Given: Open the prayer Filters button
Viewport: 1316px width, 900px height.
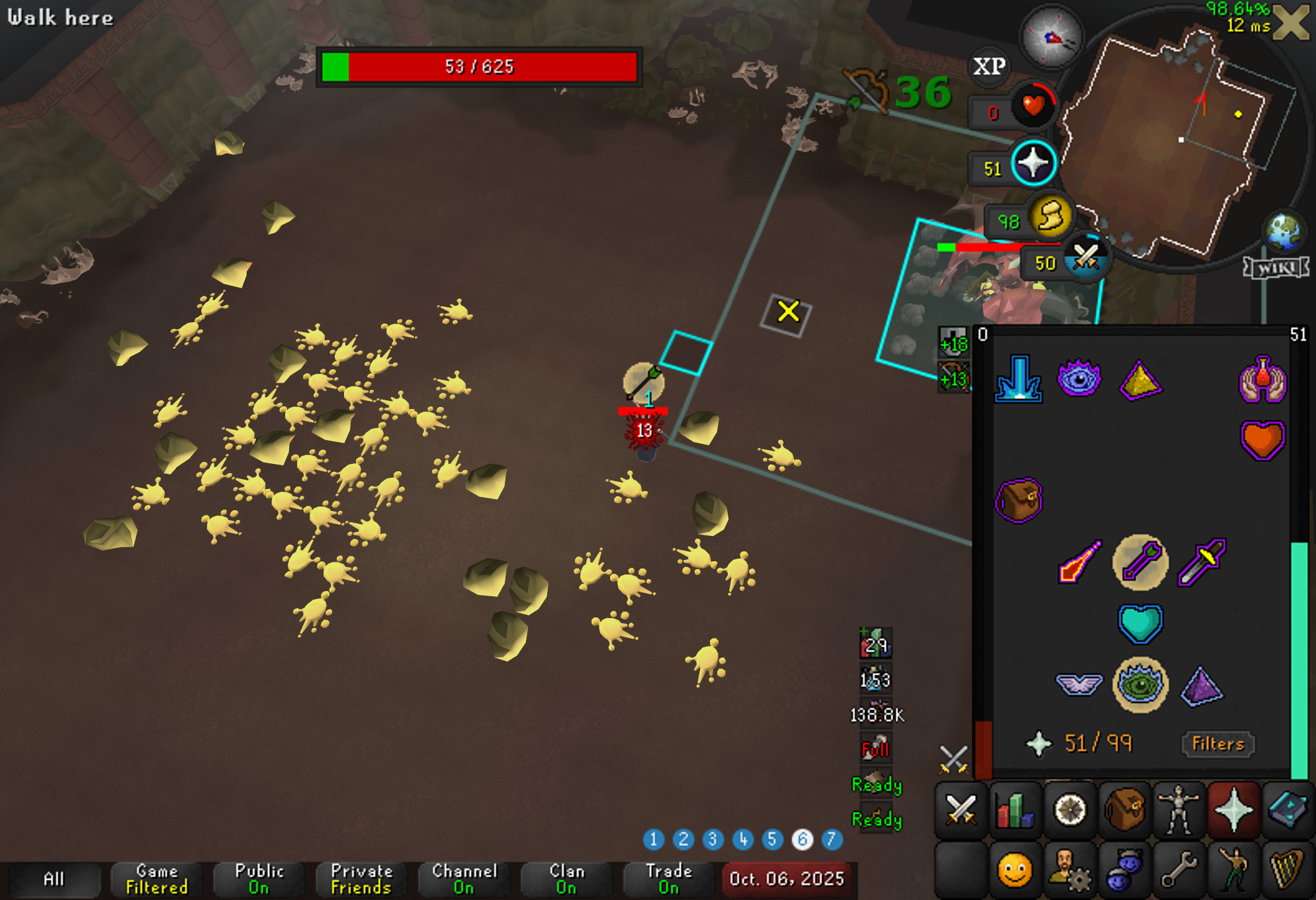Looking at the screenshot, I should click(1217, 744).
